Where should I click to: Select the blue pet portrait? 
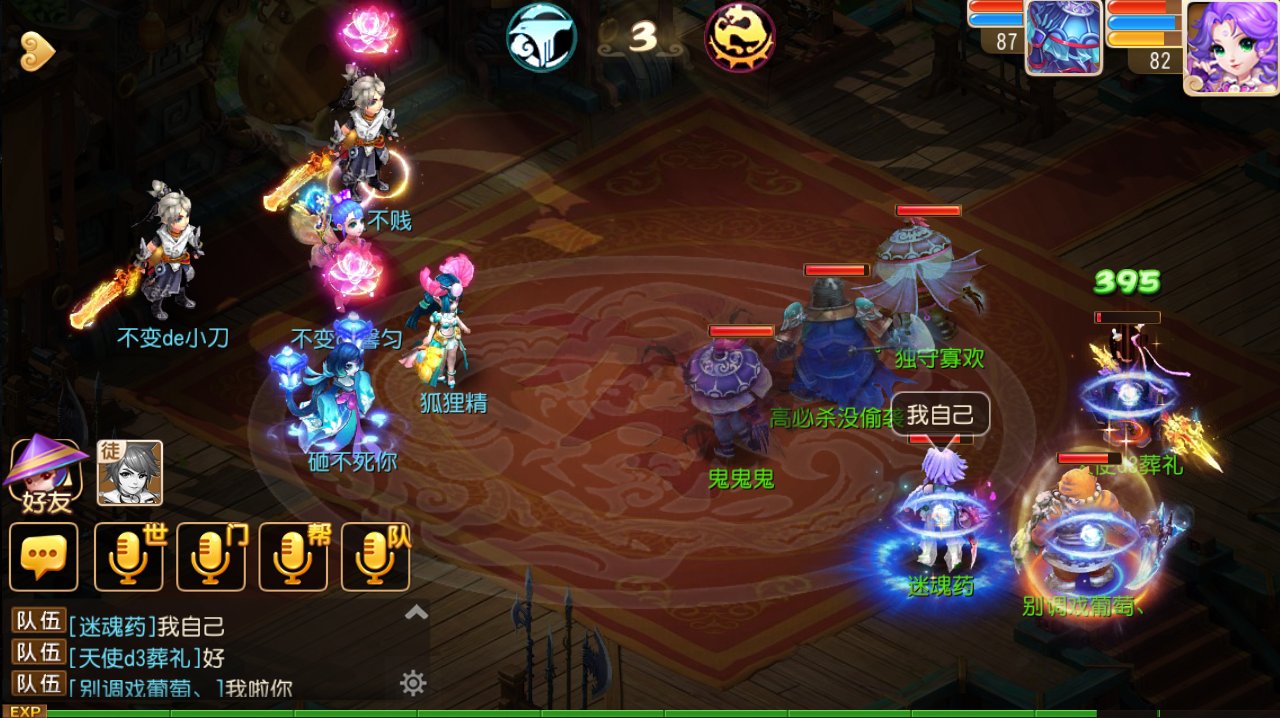click(x=1063, y=38)
